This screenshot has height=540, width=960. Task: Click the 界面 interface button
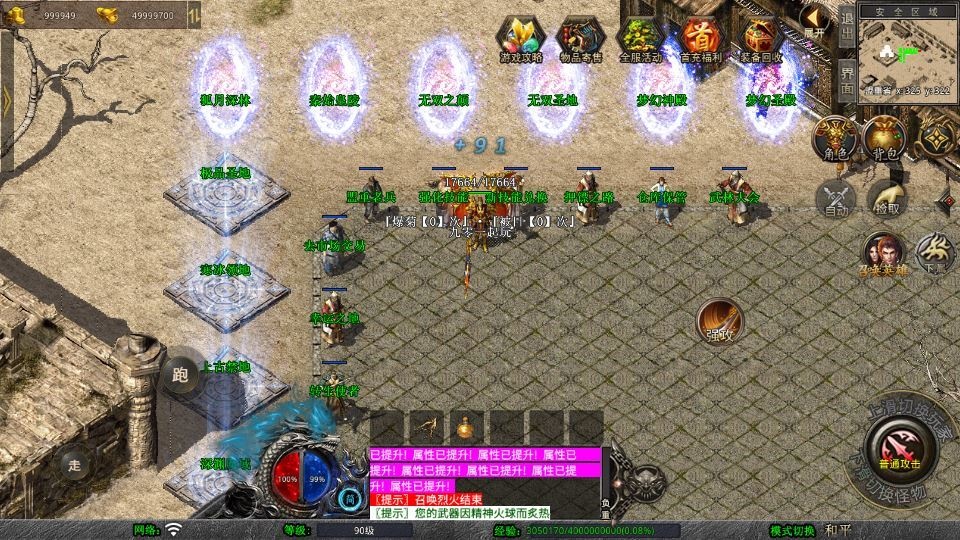(847, 80)
